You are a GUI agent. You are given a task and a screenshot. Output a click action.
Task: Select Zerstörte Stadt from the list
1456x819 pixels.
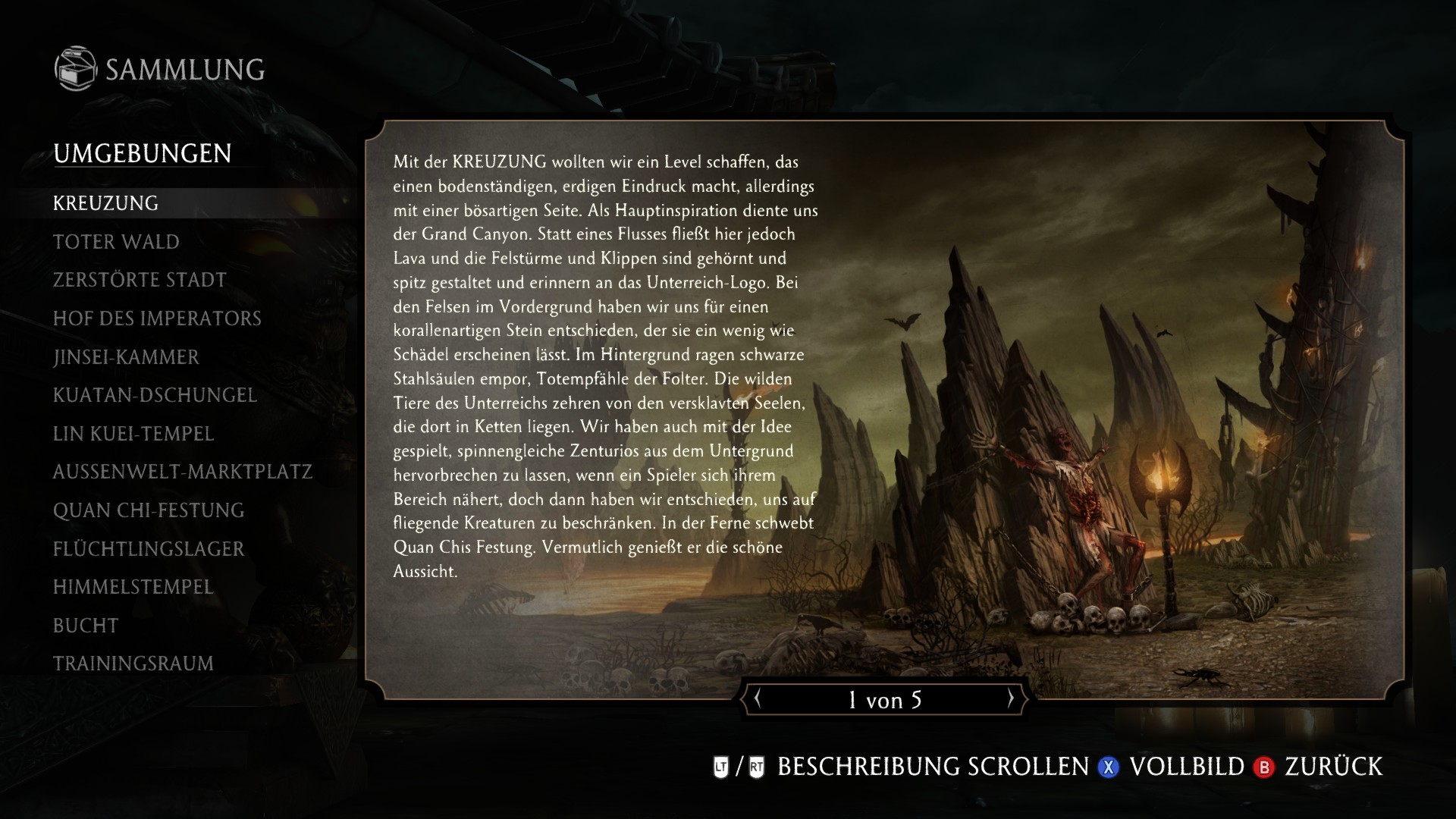click(x=139, y=280)
